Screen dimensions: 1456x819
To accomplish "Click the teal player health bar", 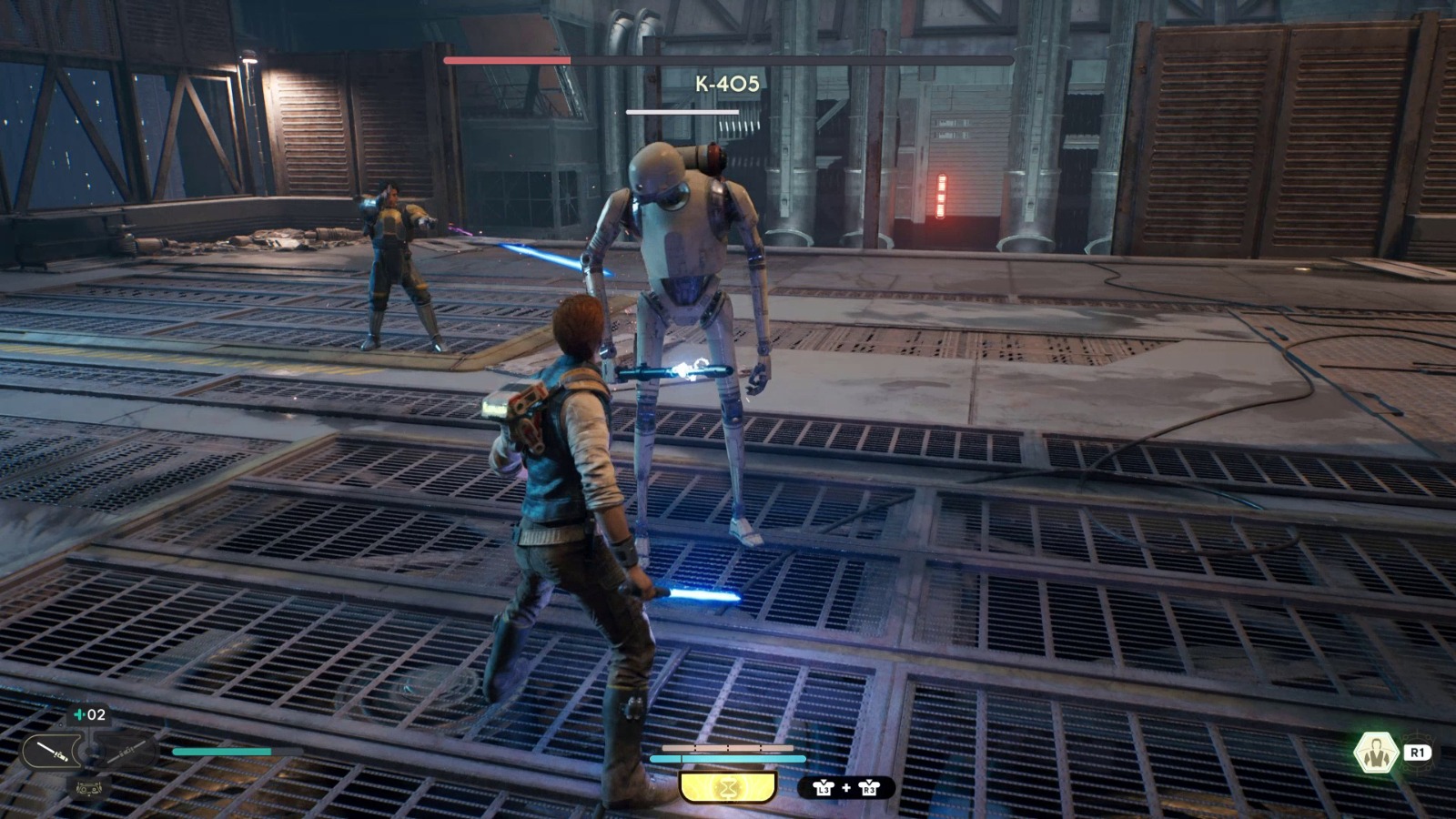I will pos(727,758).
